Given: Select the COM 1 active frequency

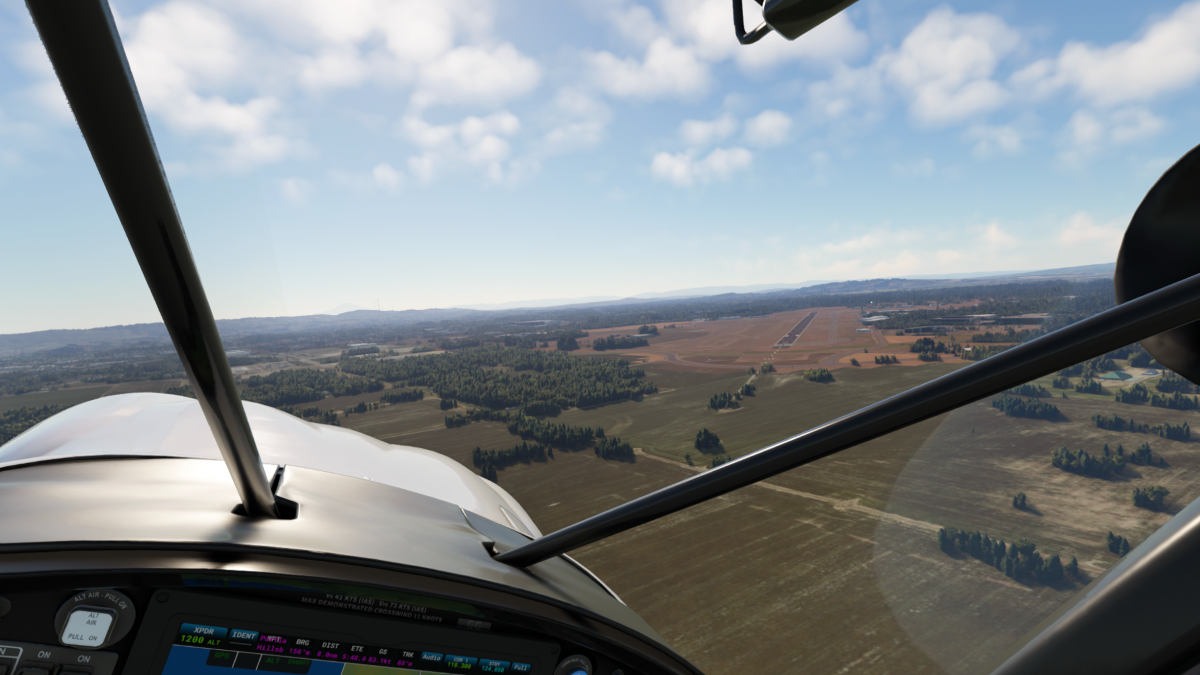Looking at the screenshot, I should [x=461, y=661].
